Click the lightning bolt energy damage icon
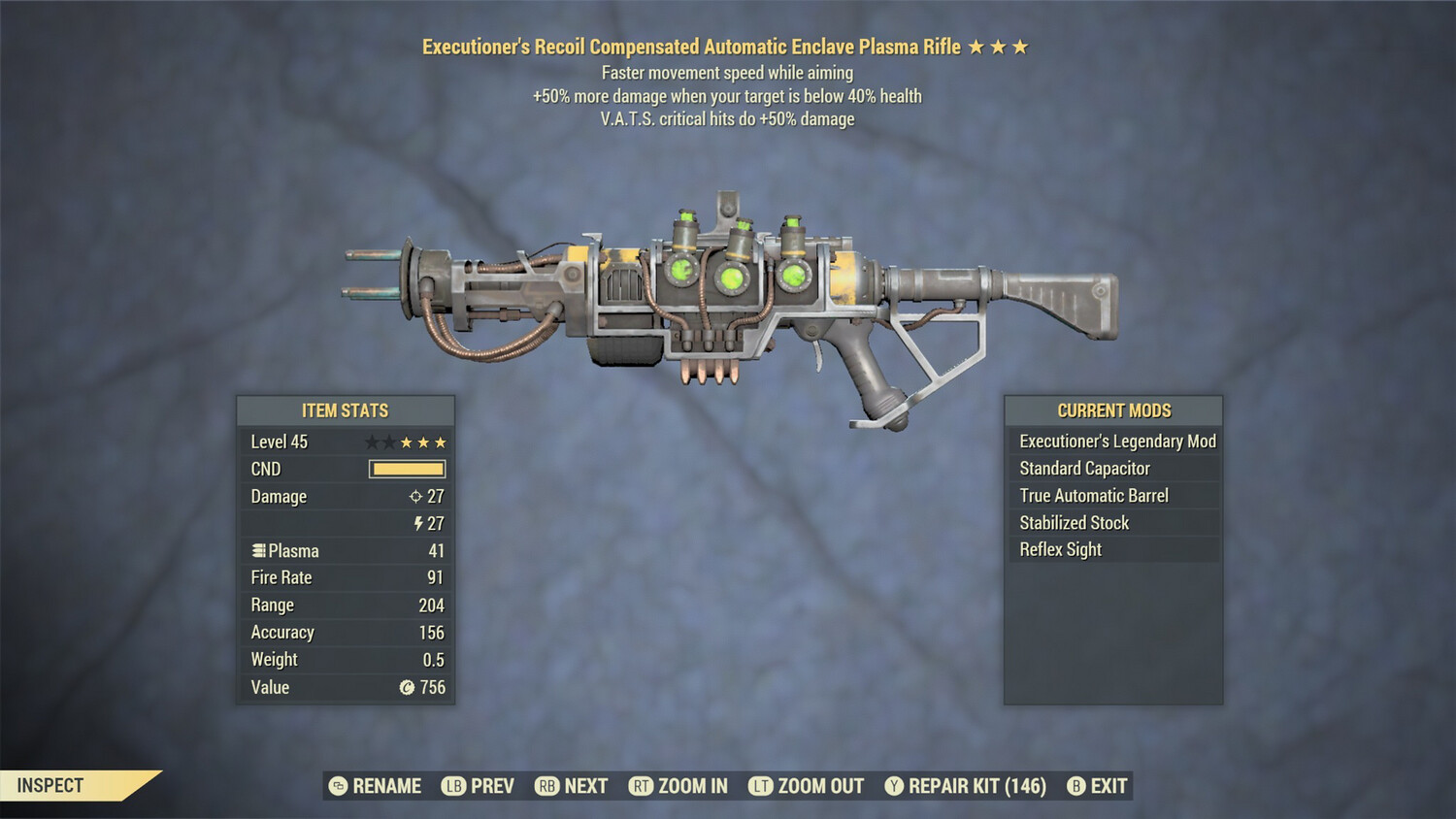The width and height of the screenshot is (1456, 819). [x=418, y=523]
